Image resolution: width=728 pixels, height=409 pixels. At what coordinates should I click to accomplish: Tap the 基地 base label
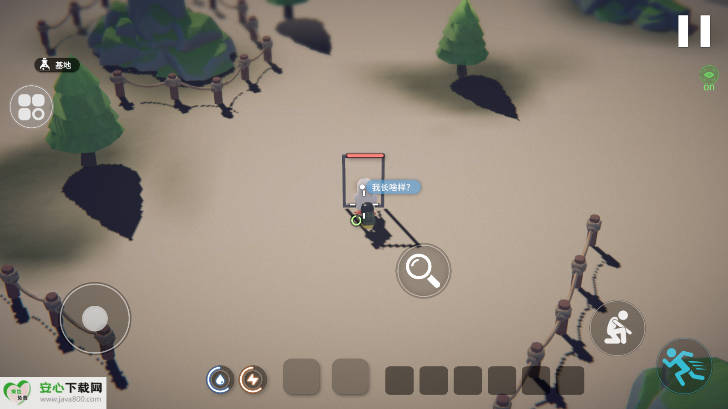(56, 65)
